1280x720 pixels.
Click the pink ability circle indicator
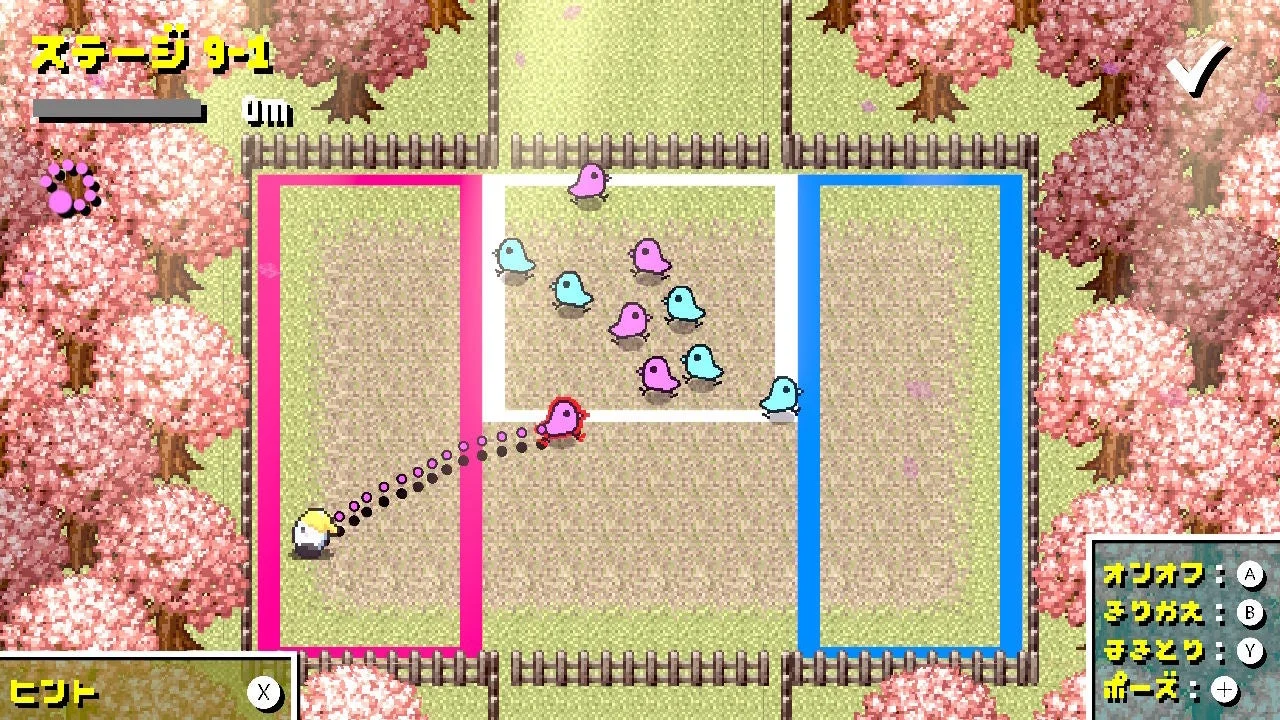point(71,186)
